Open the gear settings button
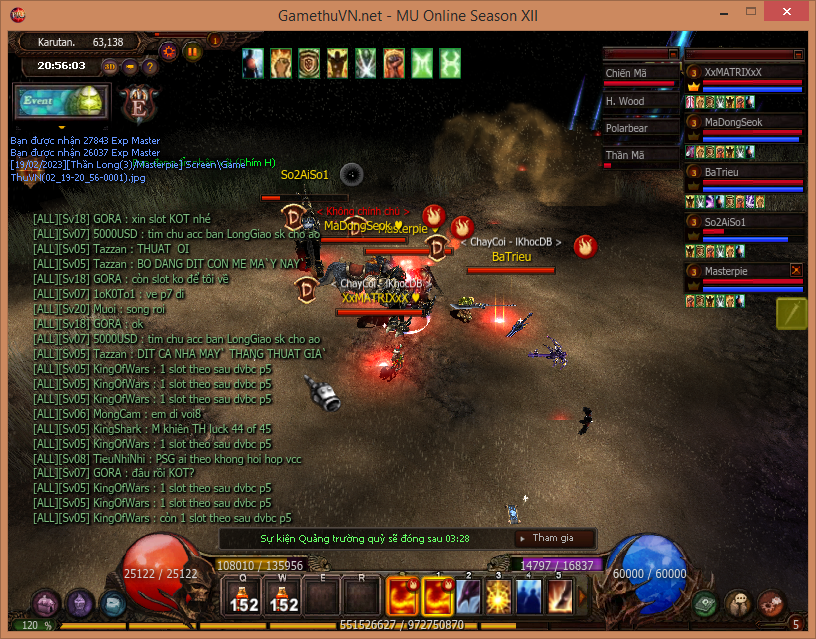Image resolution: width=816 pixels, height=639 pixels. (x=169, y=51)
